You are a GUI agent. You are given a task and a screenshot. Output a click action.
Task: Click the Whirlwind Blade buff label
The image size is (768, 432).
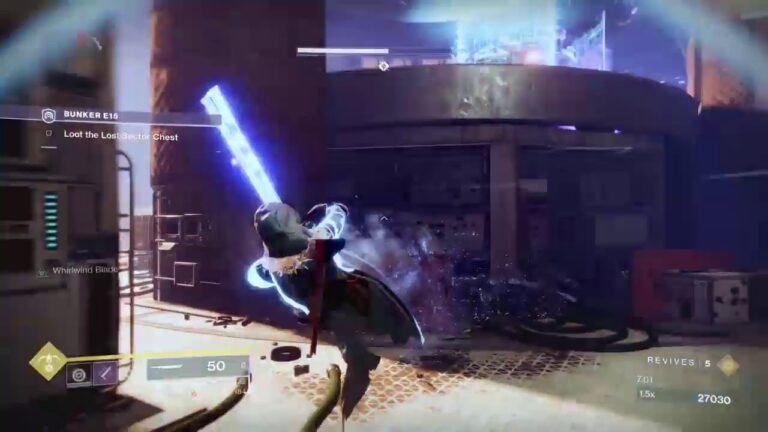pos(85,269)
